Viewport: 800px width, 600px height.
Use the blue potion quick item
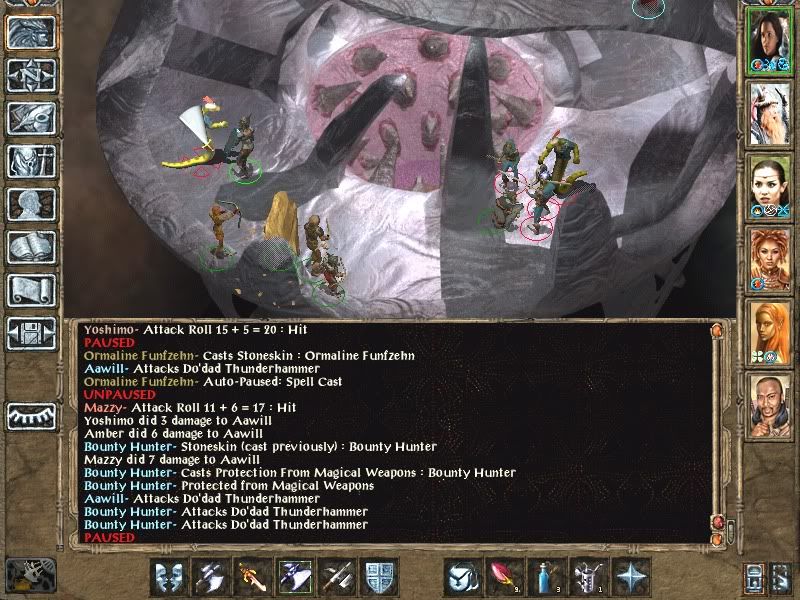tap(542, 577)
